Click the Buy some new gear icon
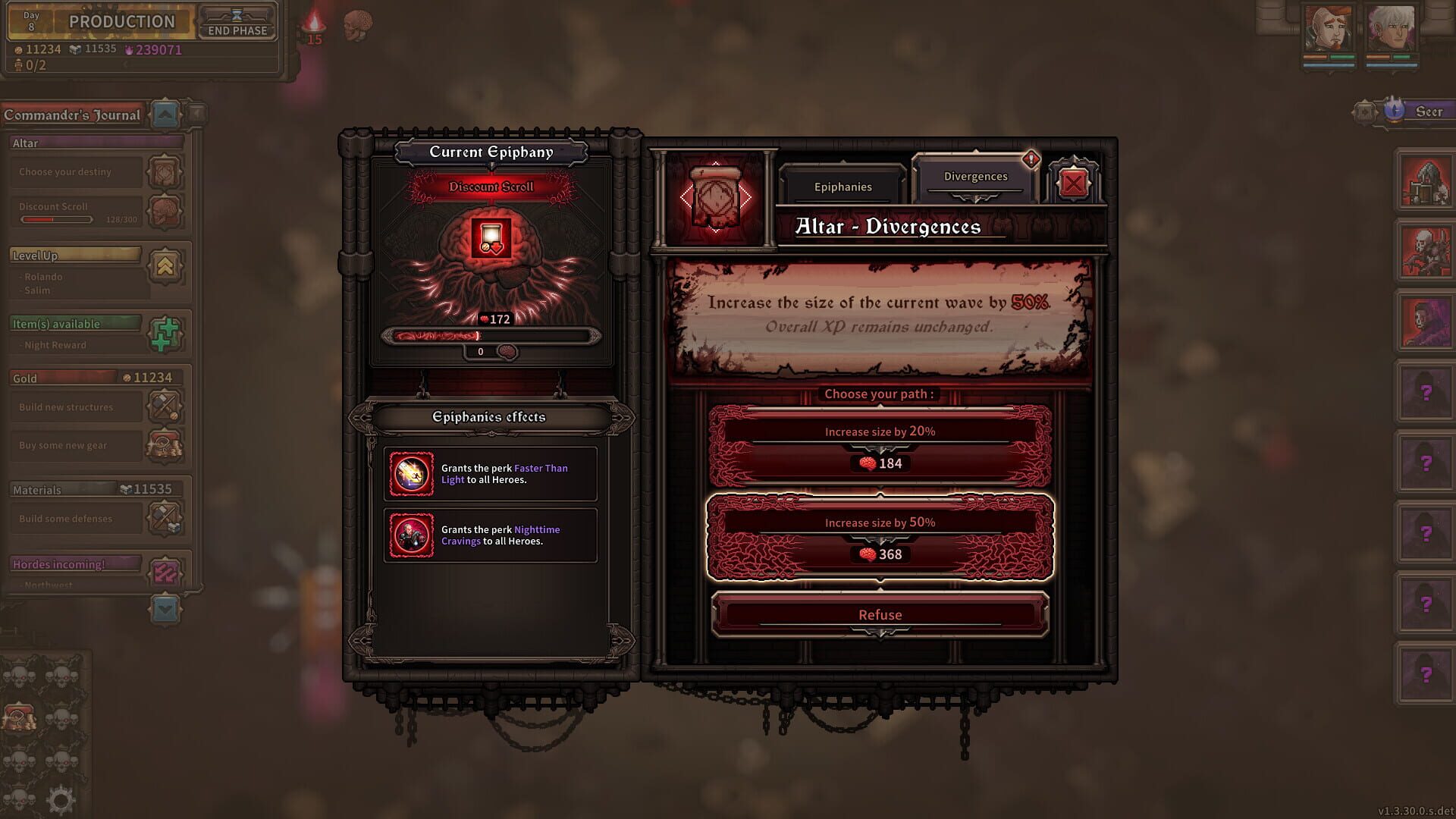This screenshot has width=1456, height=819. coord(165,445)
